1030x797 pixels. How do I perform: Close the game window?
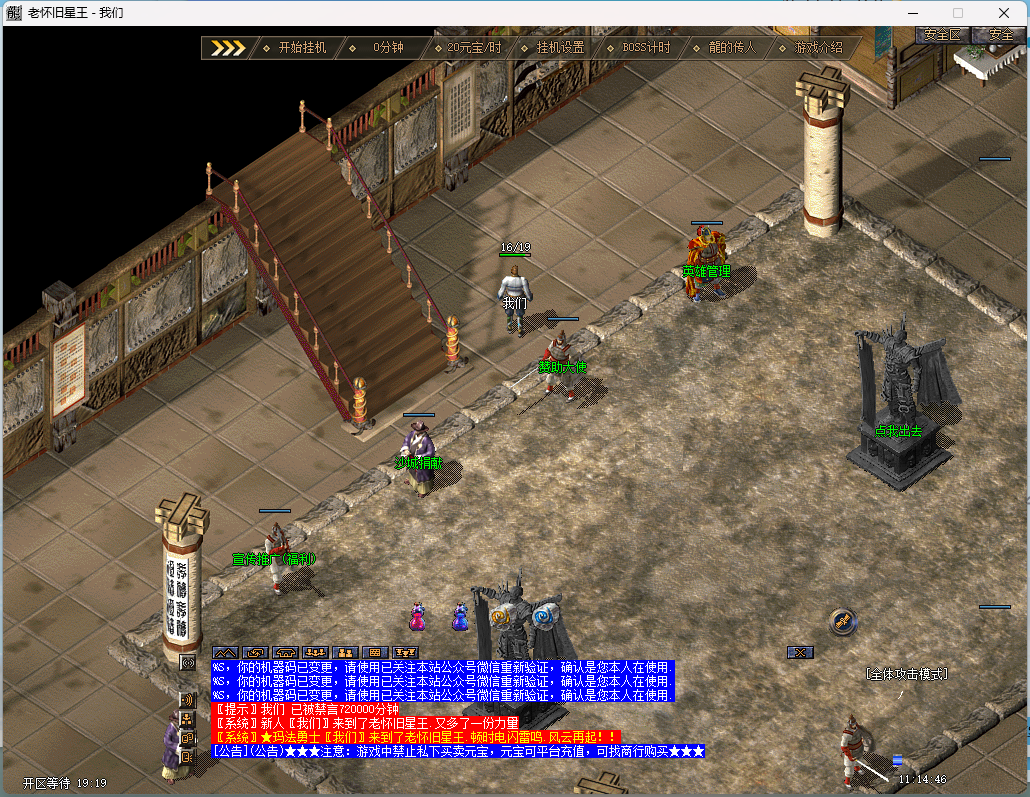tap(1003, 13)
